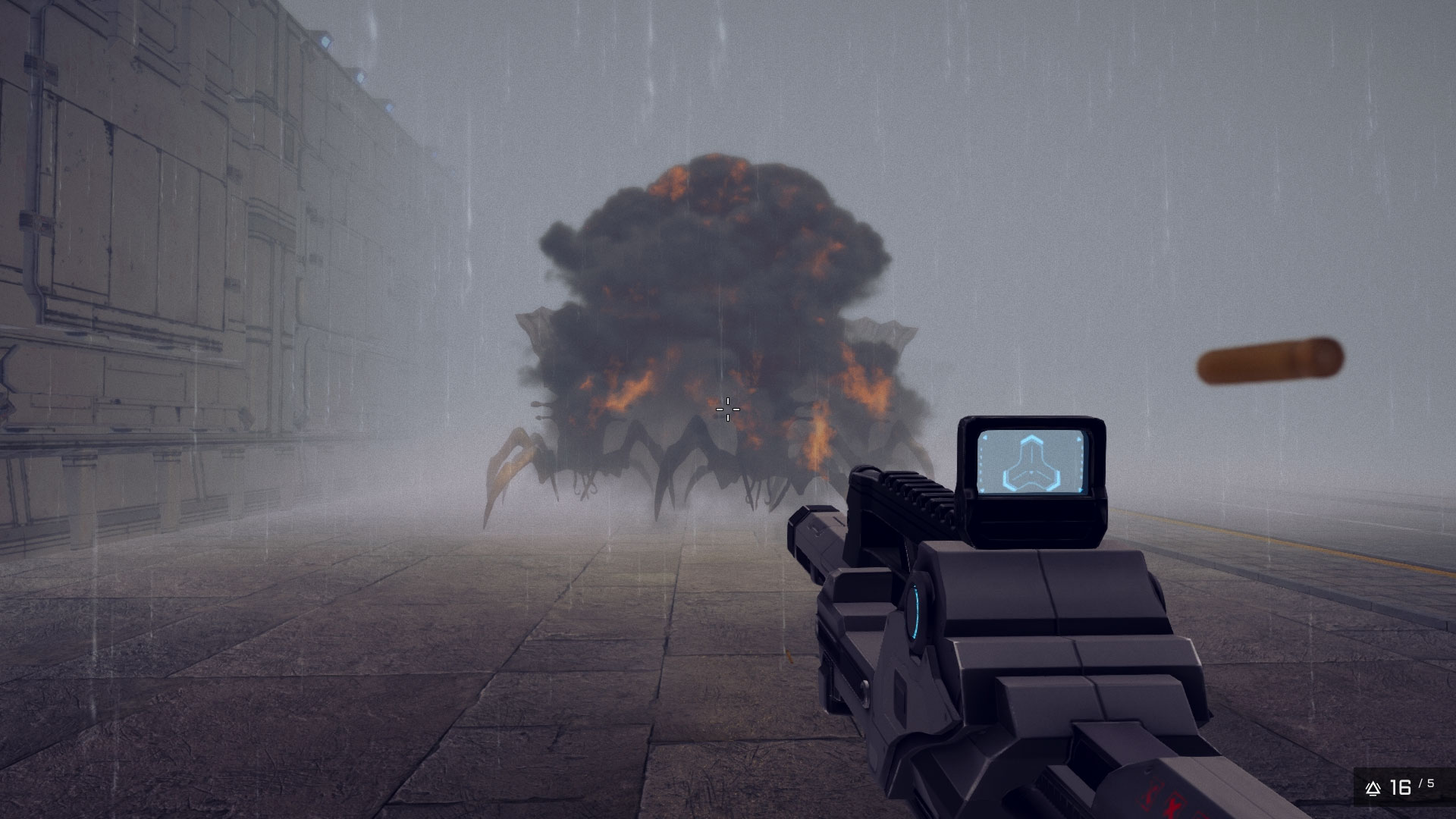Click the left arrow marker inside the sight display

(985, 438)
